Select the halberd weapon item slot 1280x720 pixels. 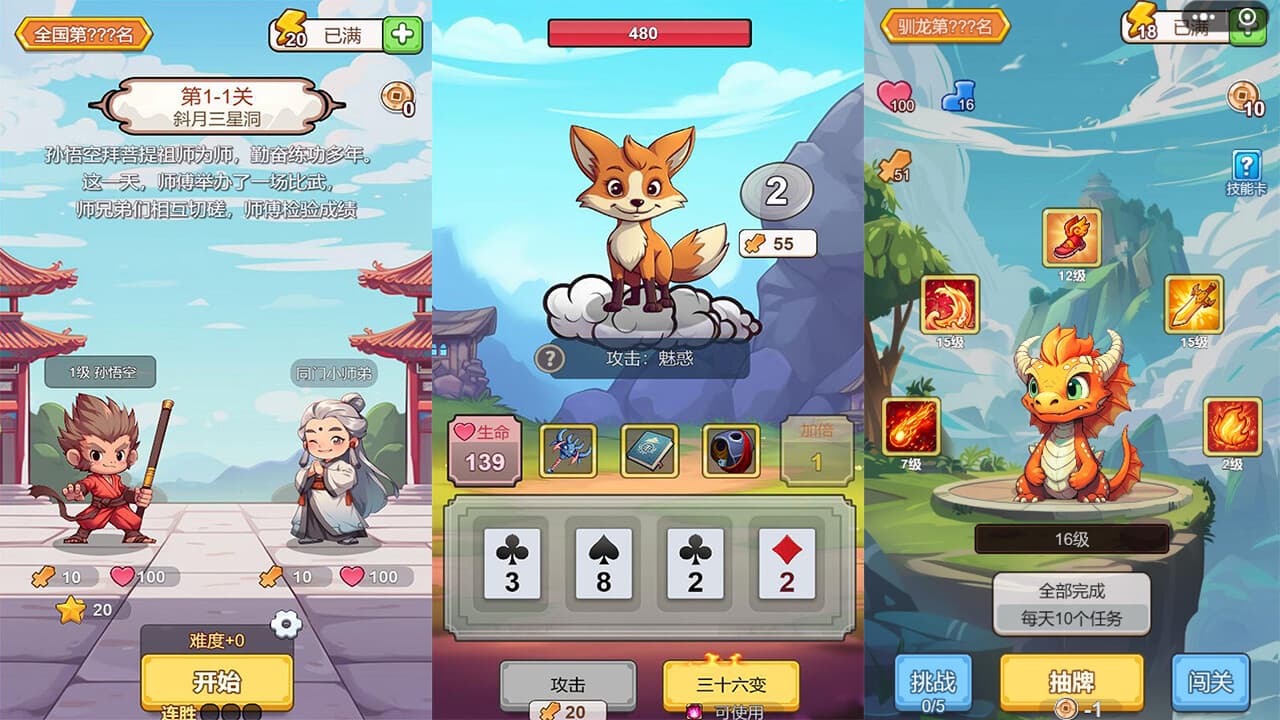568,451
